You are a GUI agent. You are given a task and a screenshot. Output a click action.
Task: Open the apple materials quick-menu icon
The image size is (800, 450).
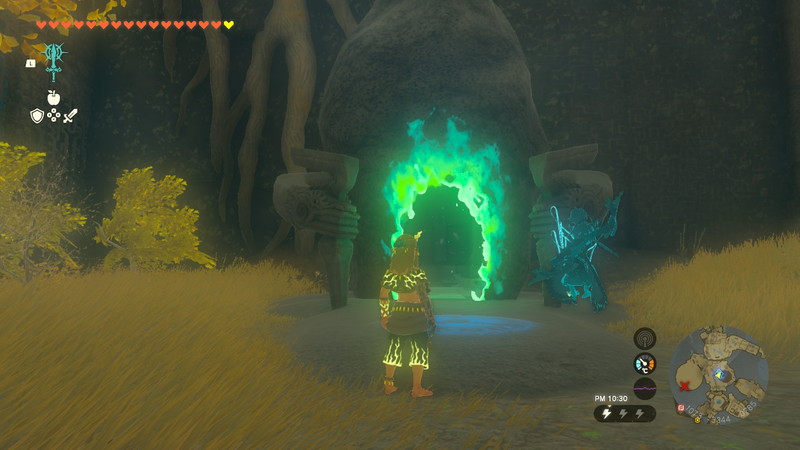point(54,97)
